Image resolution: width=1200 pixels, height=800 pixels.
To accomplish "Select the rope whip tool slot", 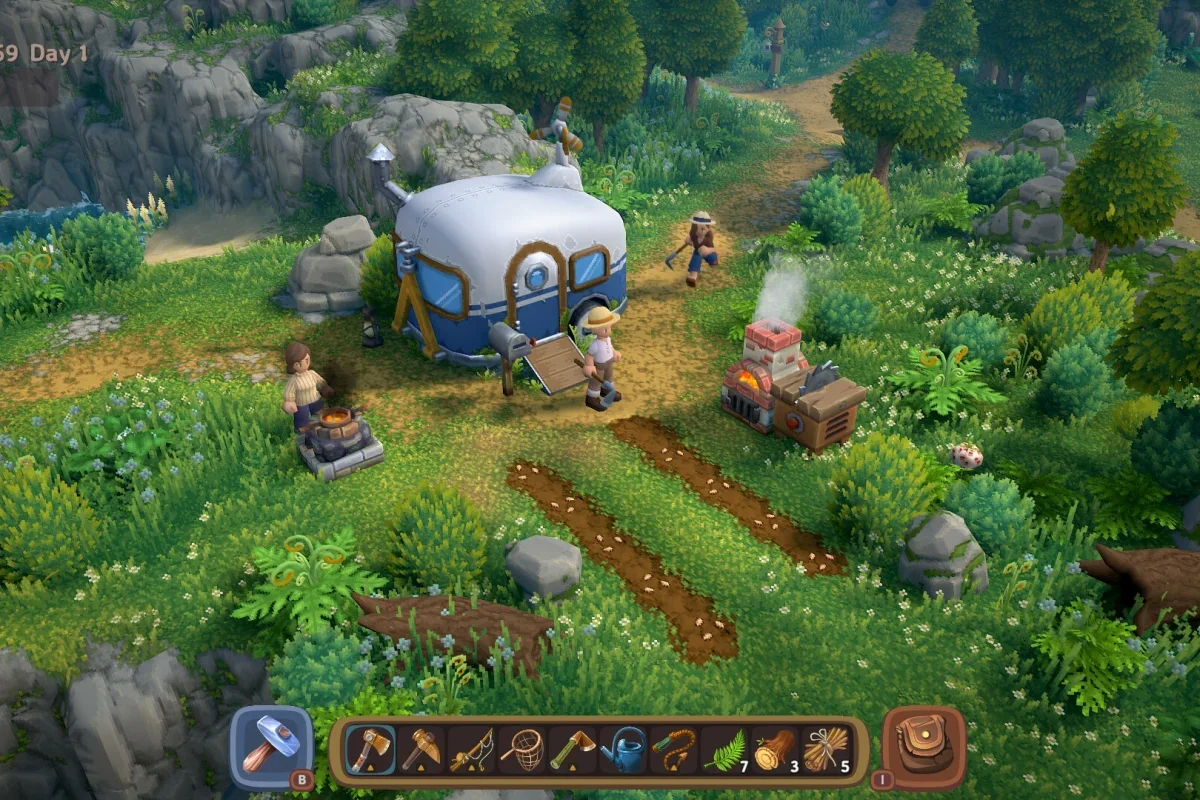I will 674,750.
